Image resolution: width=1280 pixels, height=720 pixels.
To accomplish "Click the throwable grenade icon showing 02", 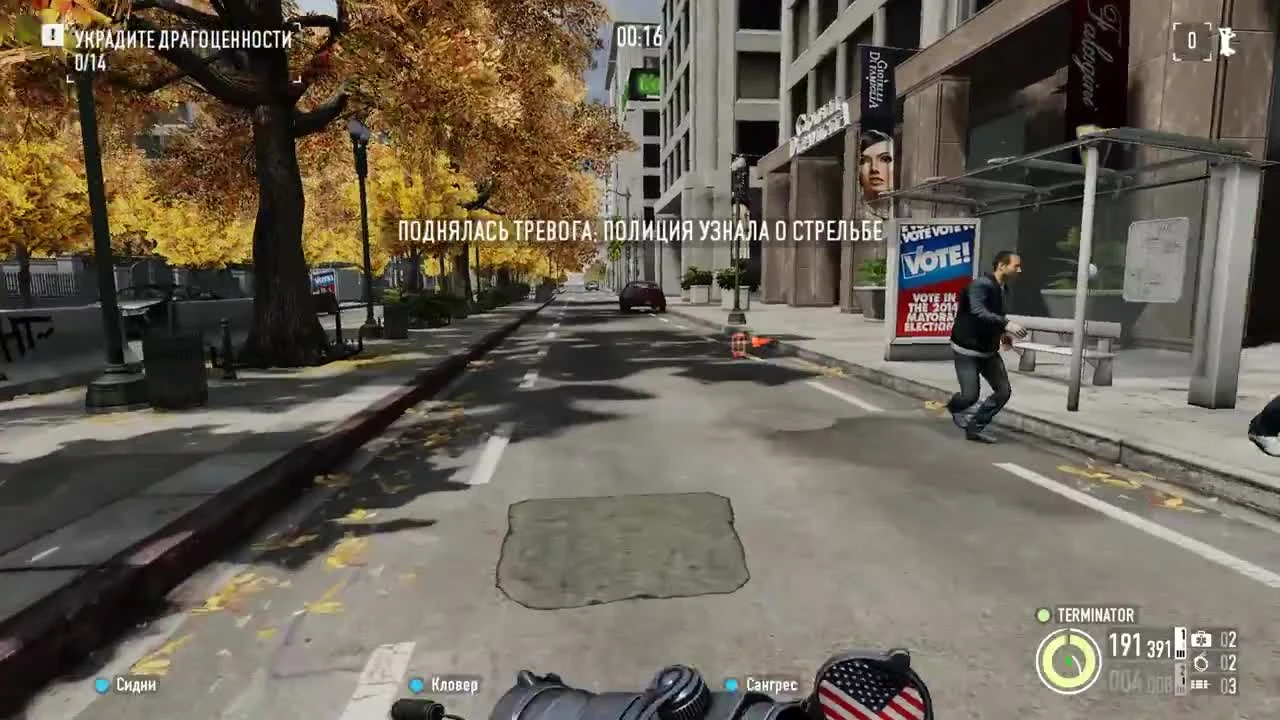I will pyautogui.click(x=1200, y=662).
